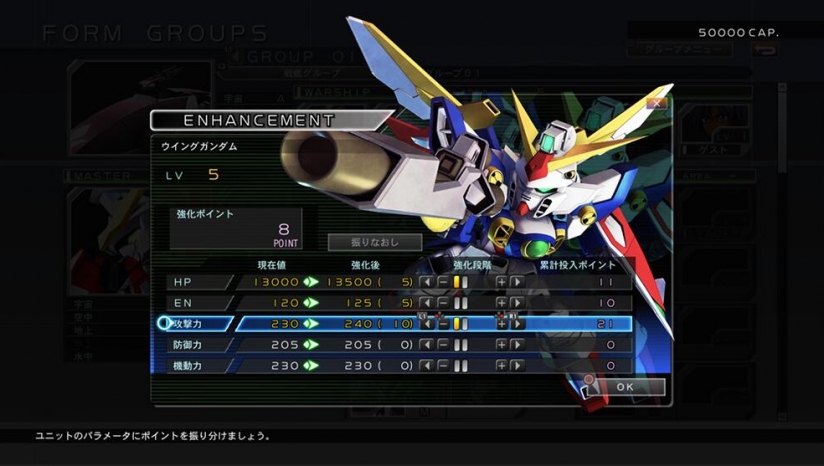Minimize EN with its left arrow button

pyautogui.click(x=427, y=303)
